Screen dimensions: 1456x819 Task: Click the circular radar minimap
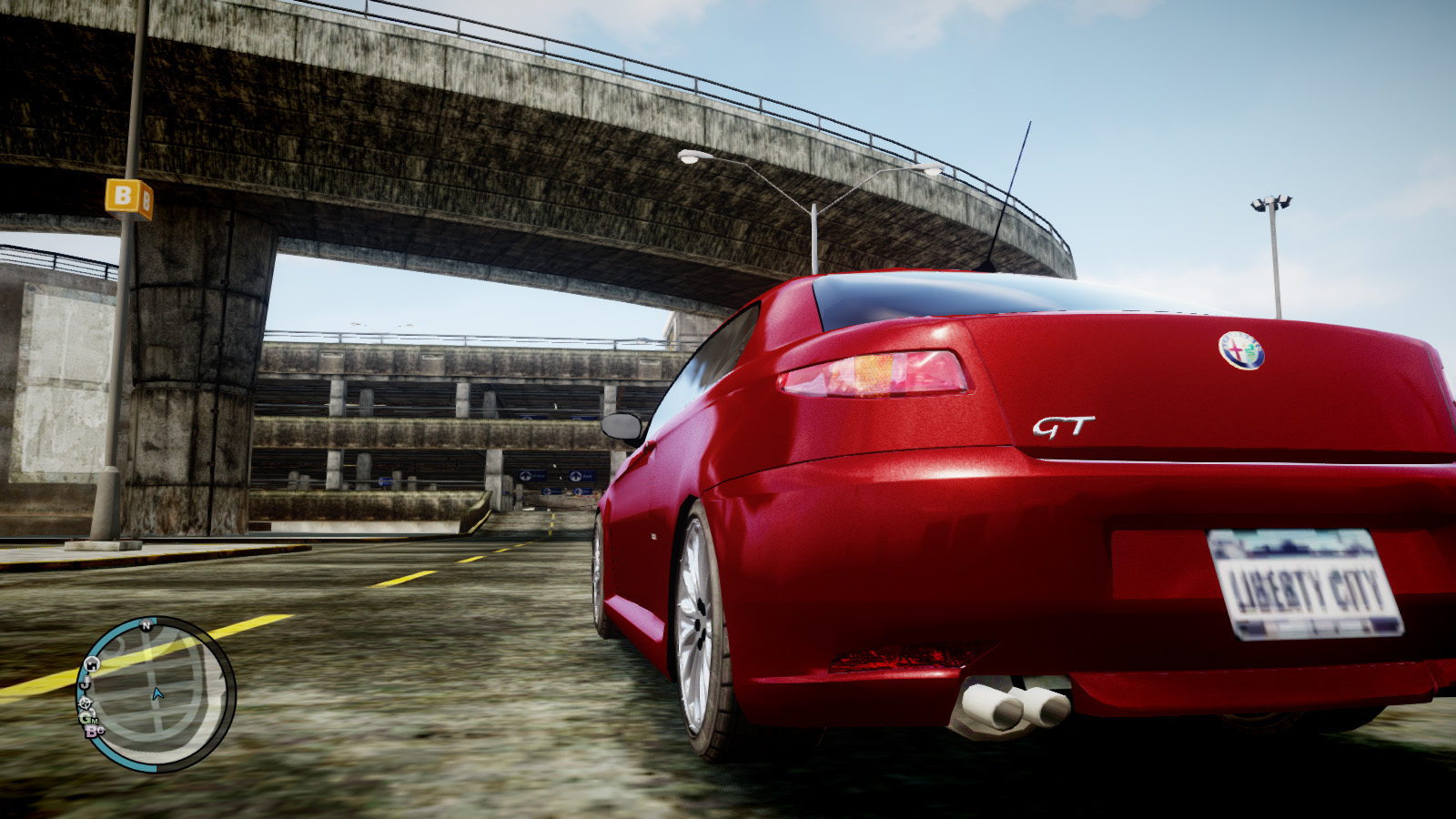[157, 693]
